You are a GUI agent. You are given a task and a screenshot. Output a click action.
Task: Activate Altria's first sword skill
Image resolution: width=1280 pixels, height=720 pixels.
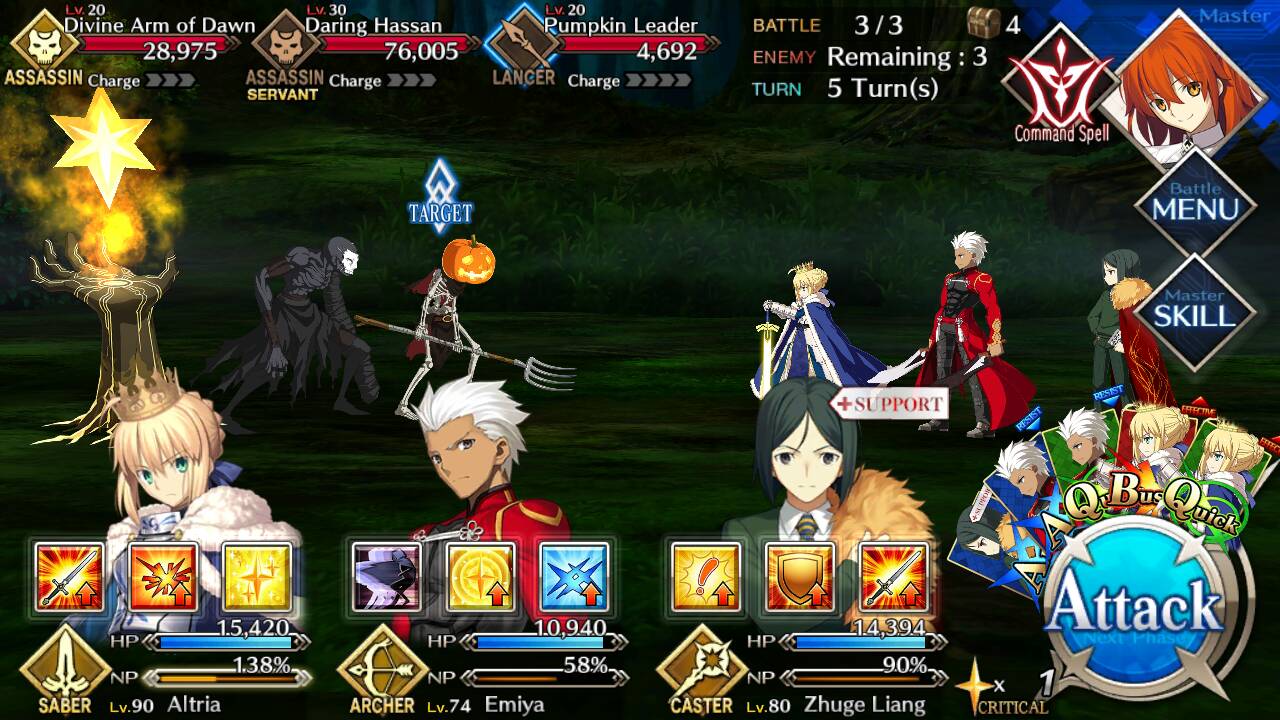69,577
